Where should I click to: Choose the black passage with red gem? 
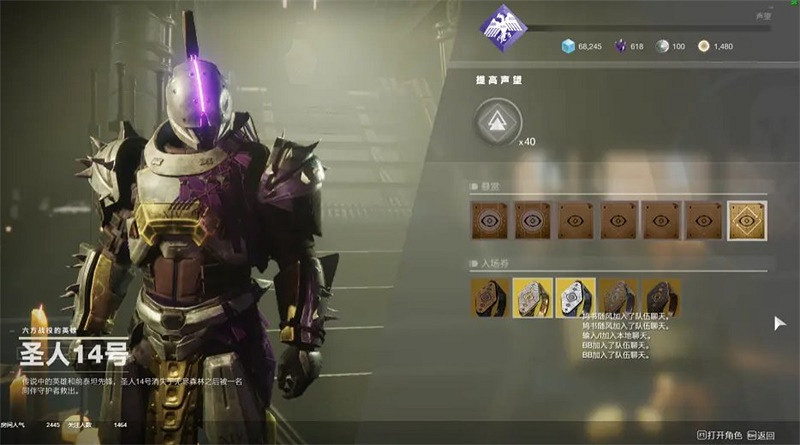659,298
